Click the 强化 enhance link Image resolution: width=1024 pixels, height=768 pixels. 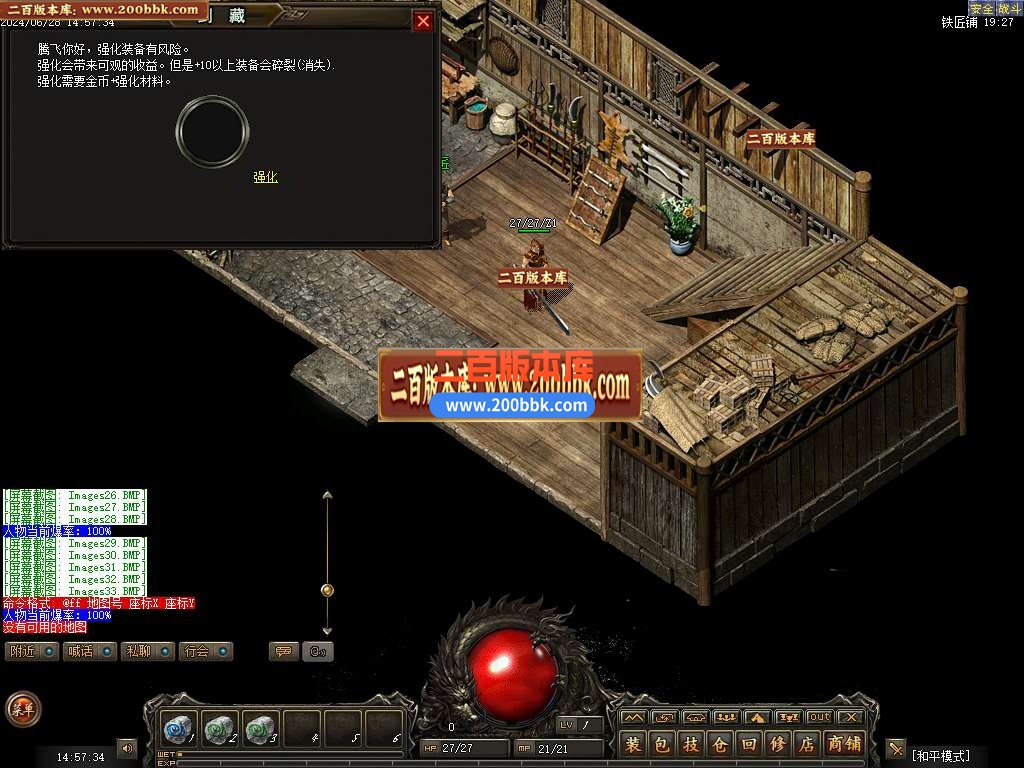(x=265, y=177)
